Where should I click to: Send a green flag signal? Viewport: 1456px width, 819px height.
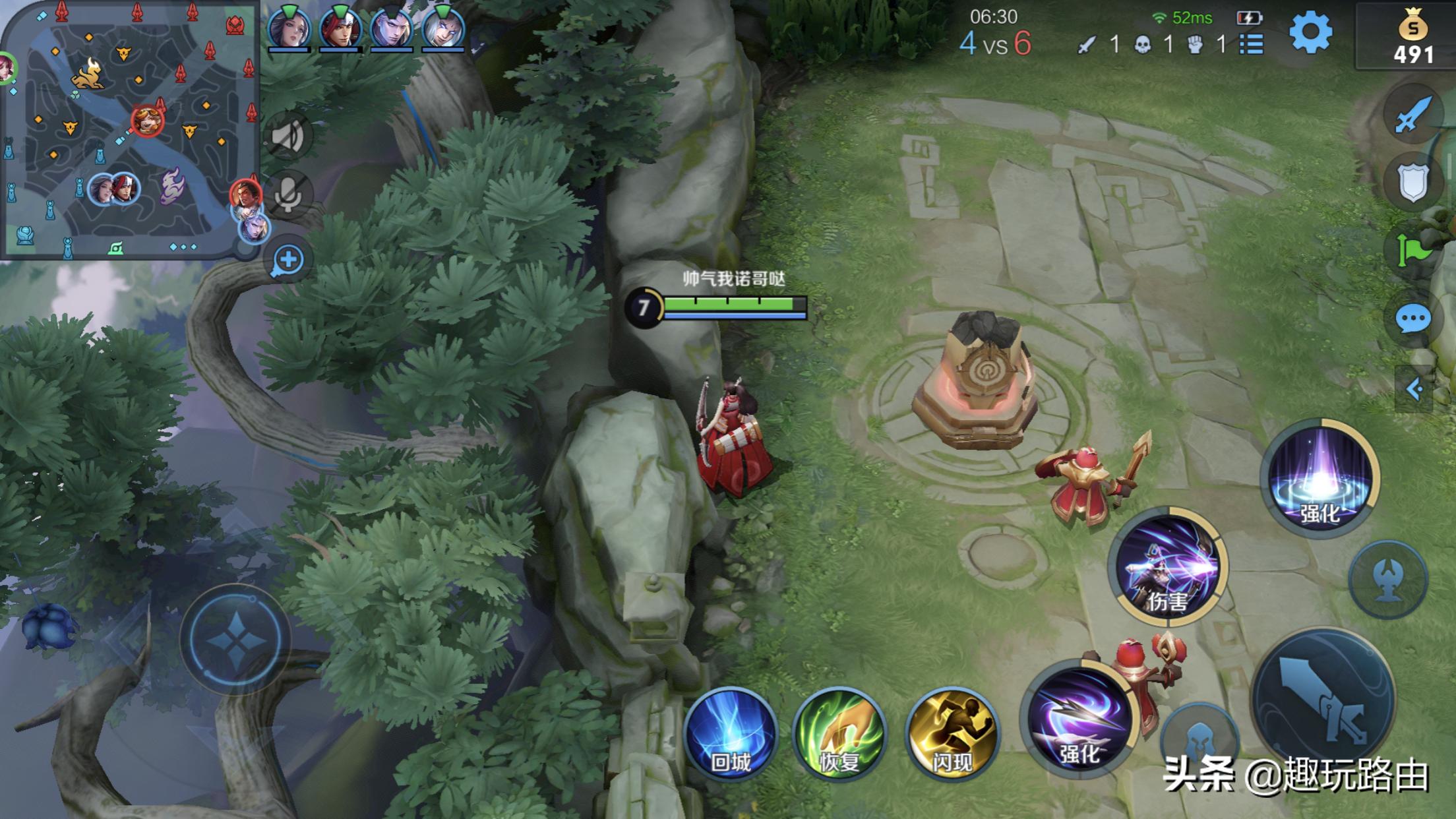click(1412, 249)
